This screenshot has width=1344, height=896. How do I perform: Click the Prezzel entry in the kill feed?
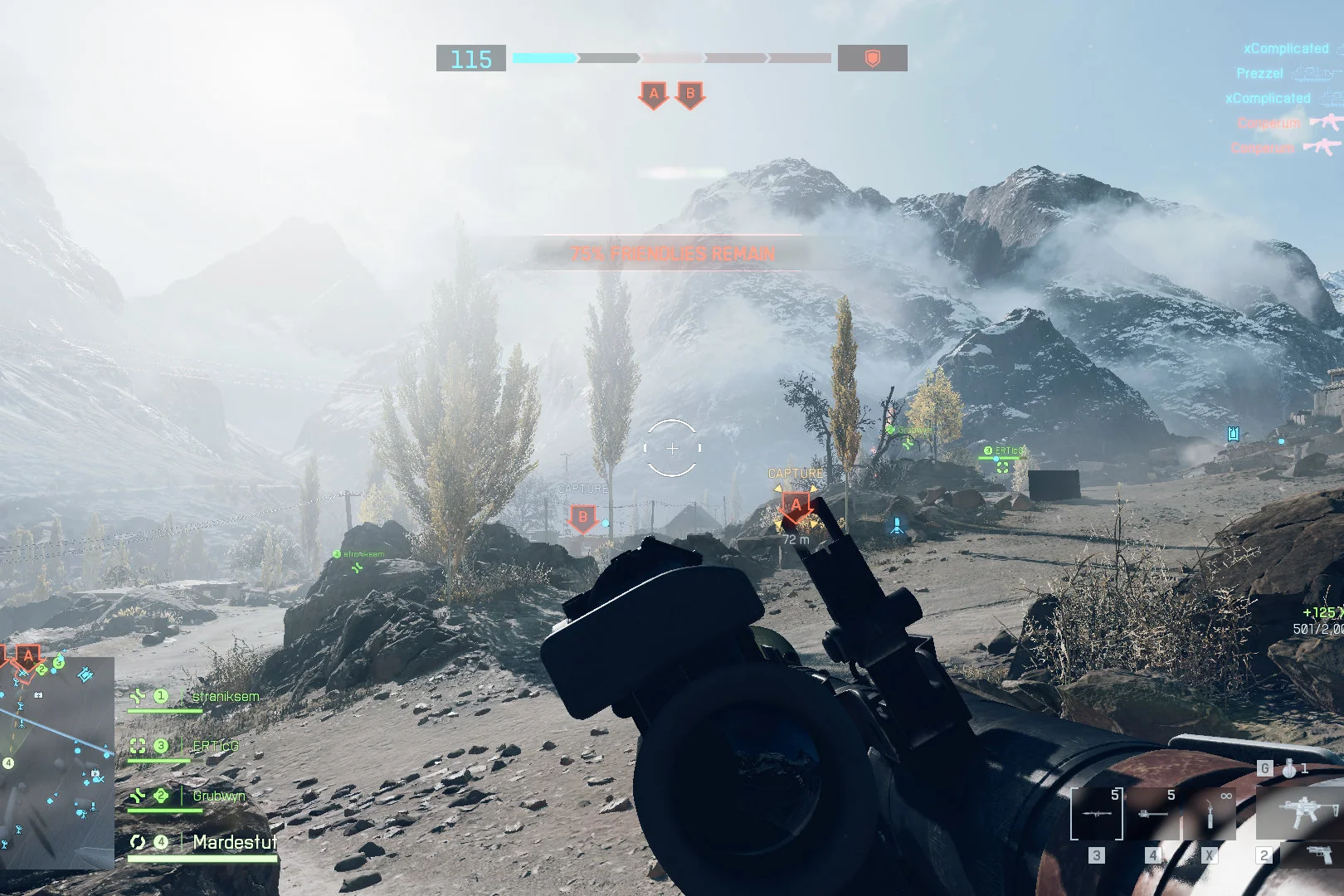[1259, 73]
